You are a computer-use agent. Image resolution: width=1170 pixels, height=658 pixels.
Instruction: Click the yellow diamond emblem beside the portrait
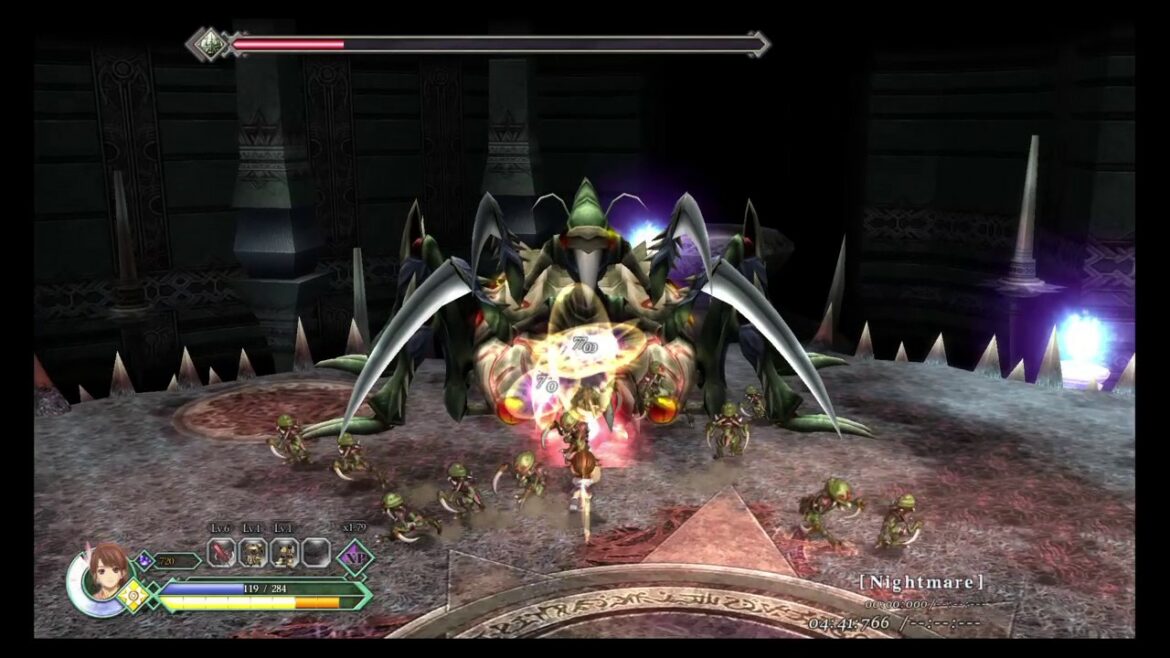(x=133, y=596)
